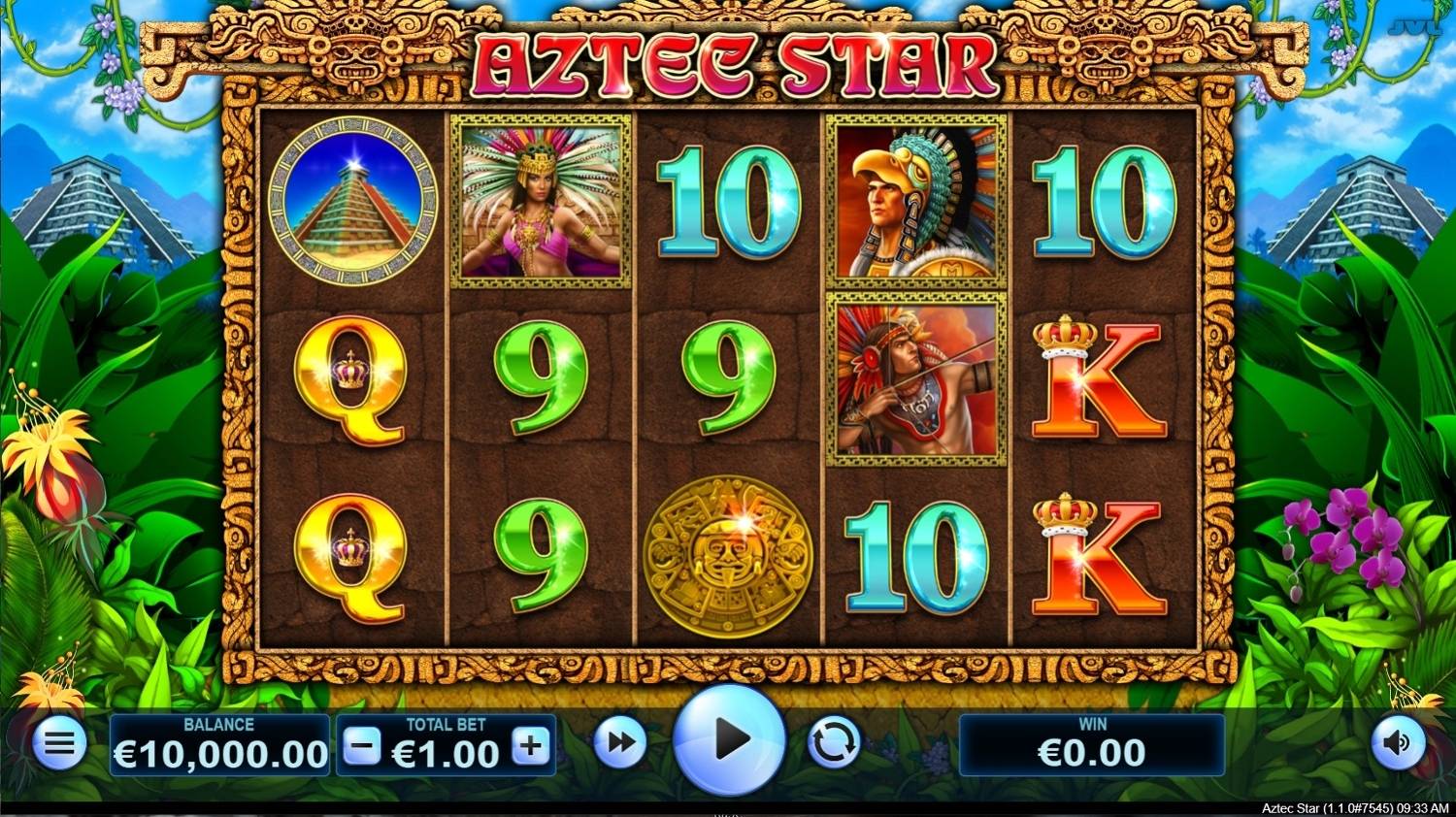Select the pyramid wild symbol on reel one
The width and height of the screenshot is (1456, 817).
(x=350, y=199)
